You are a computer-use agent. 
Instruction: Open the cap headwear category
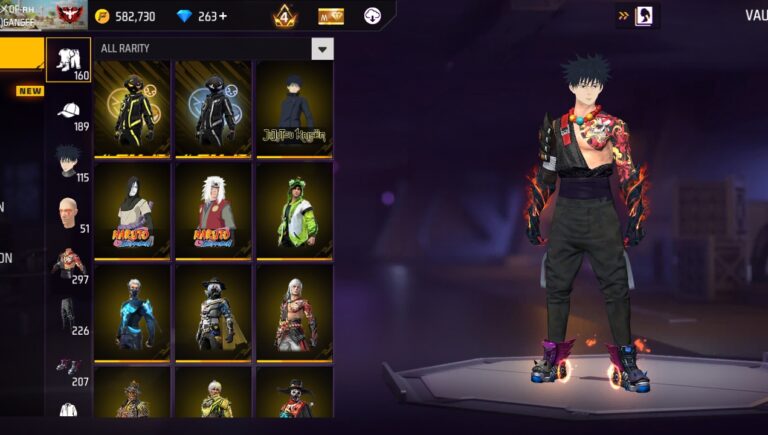[69, 112]
